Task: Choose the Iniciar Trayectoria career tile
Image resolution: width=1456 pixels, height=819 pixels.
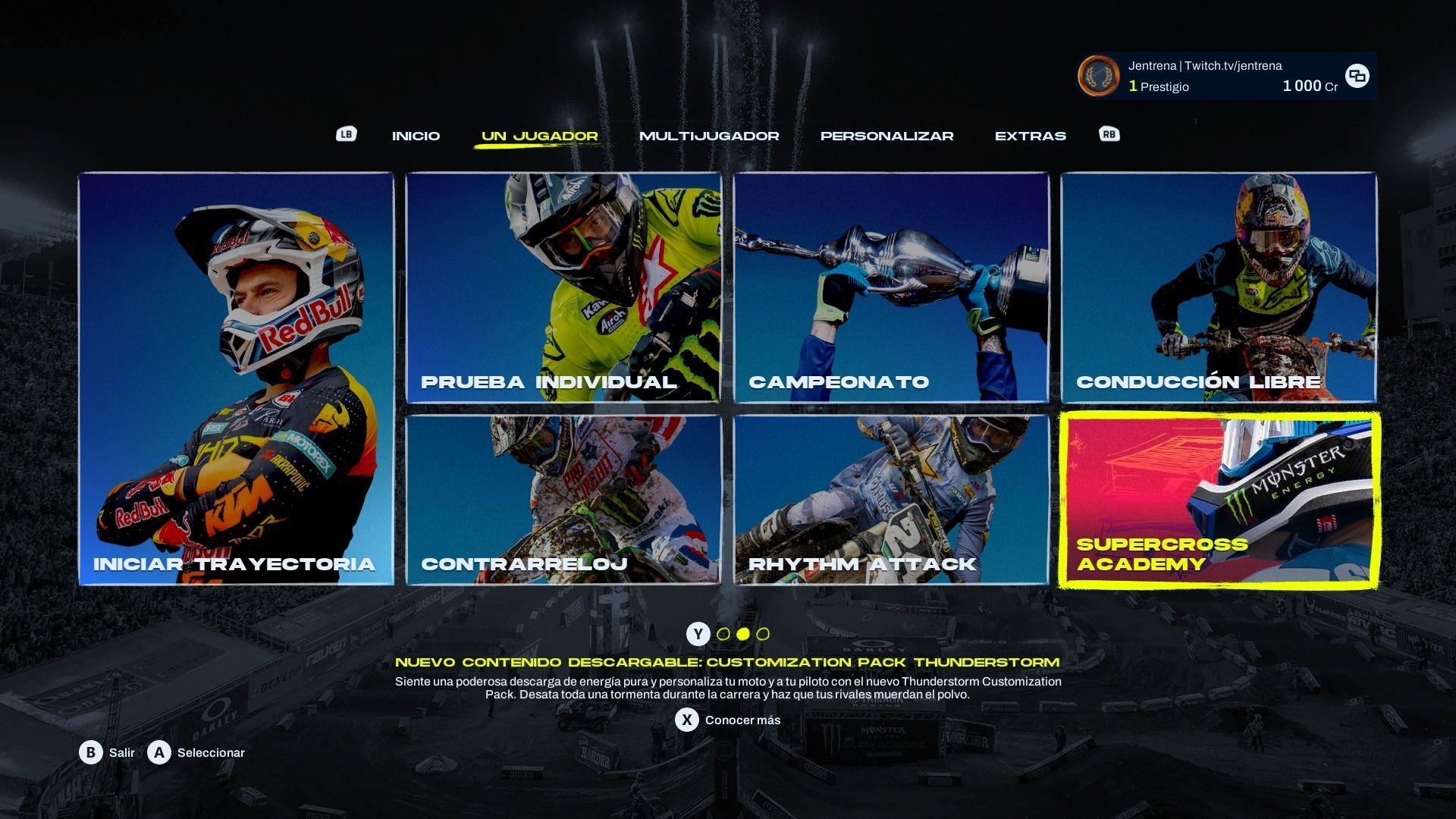Action: (236, 378)
